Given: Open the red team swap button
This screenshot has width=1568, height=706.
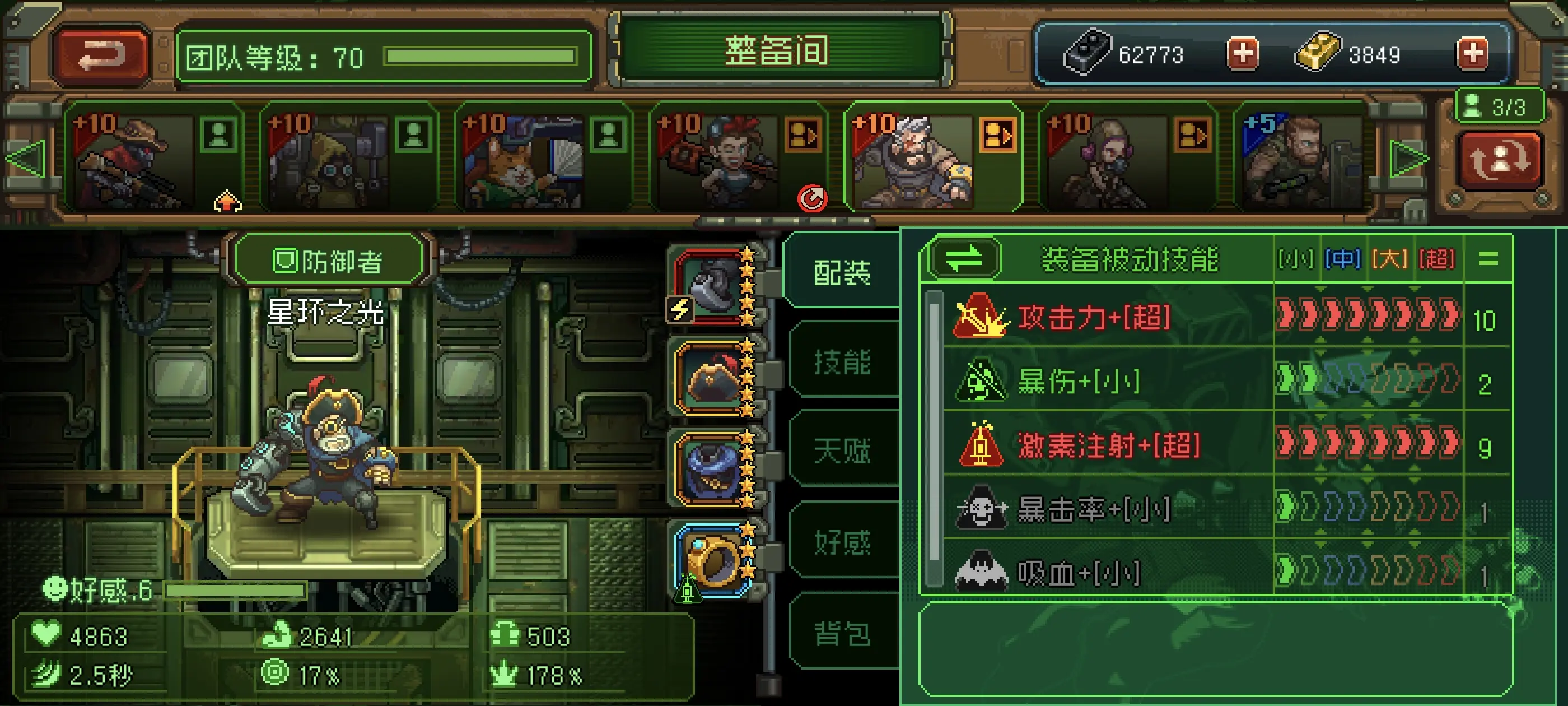Looking at the screenshot, I should point(1499,160).
